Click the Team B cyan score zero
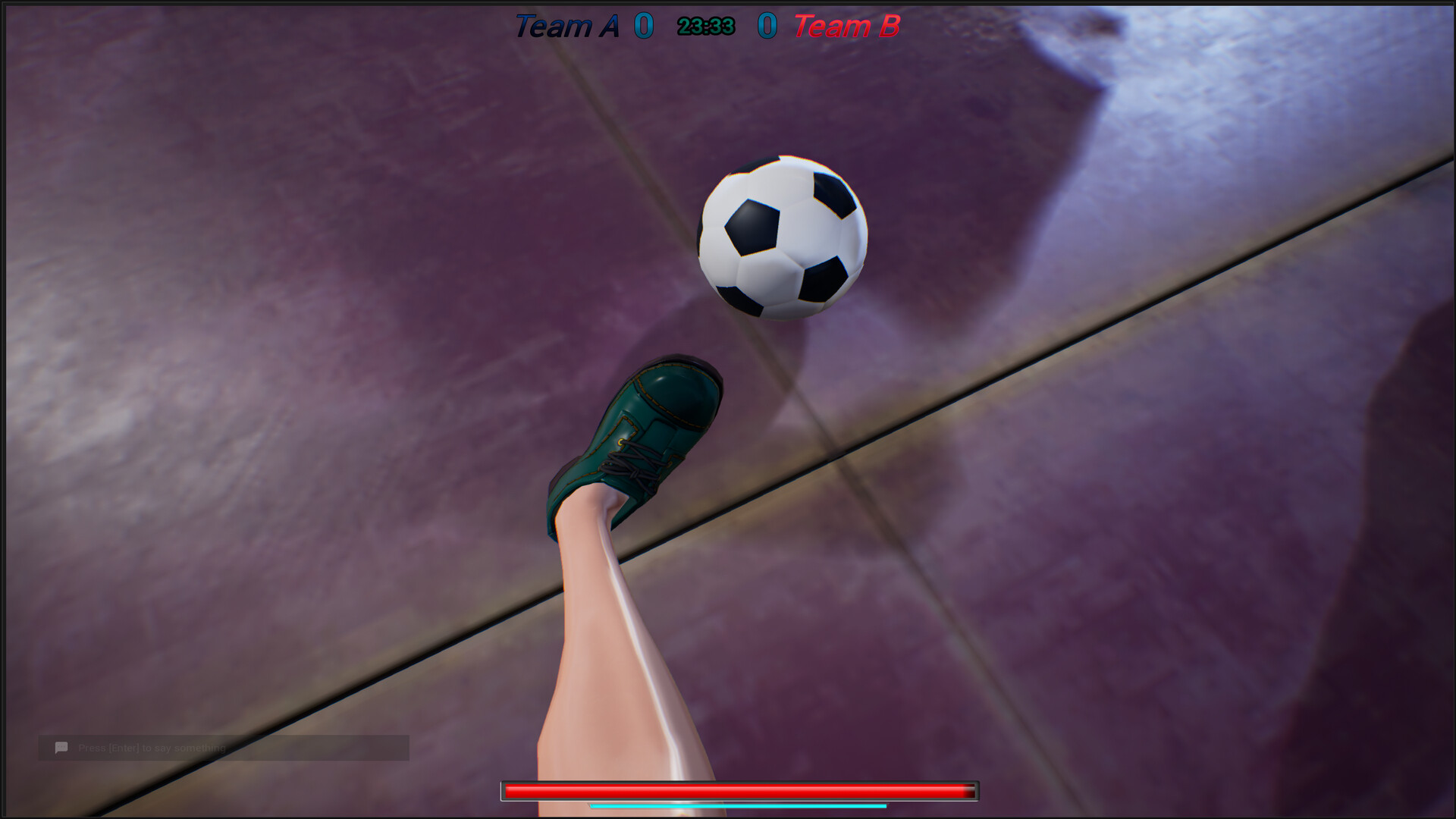Viewport: 1456px width, 819px height. tap(767, 26)
